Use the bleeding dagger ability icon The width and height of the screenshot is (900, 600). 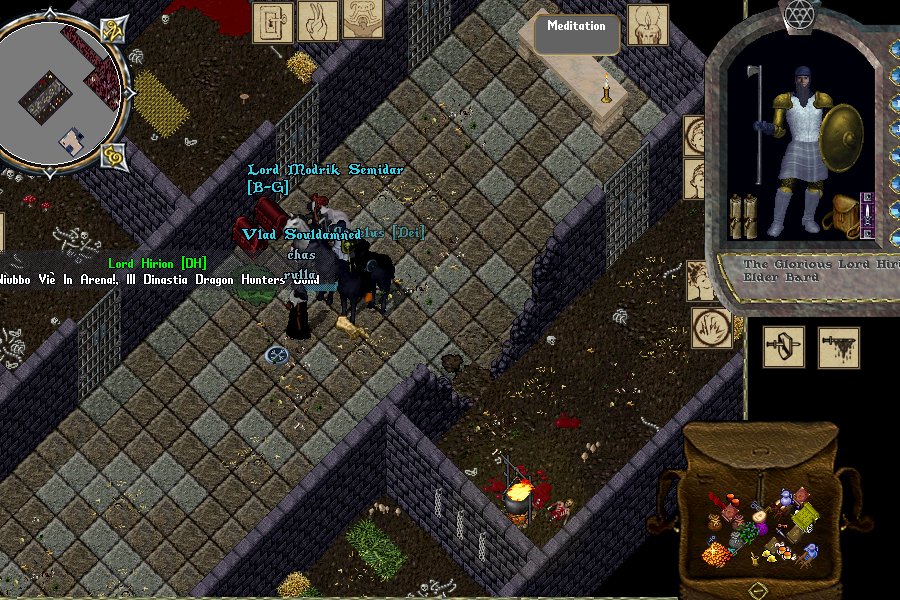(838, 347)
